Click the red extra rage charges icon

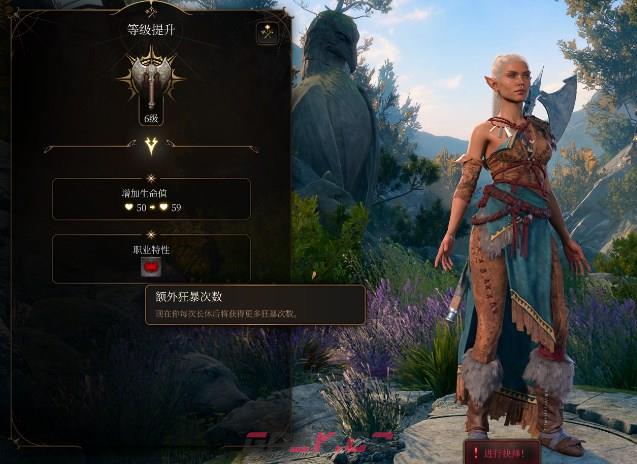click(x=151, y=267)
